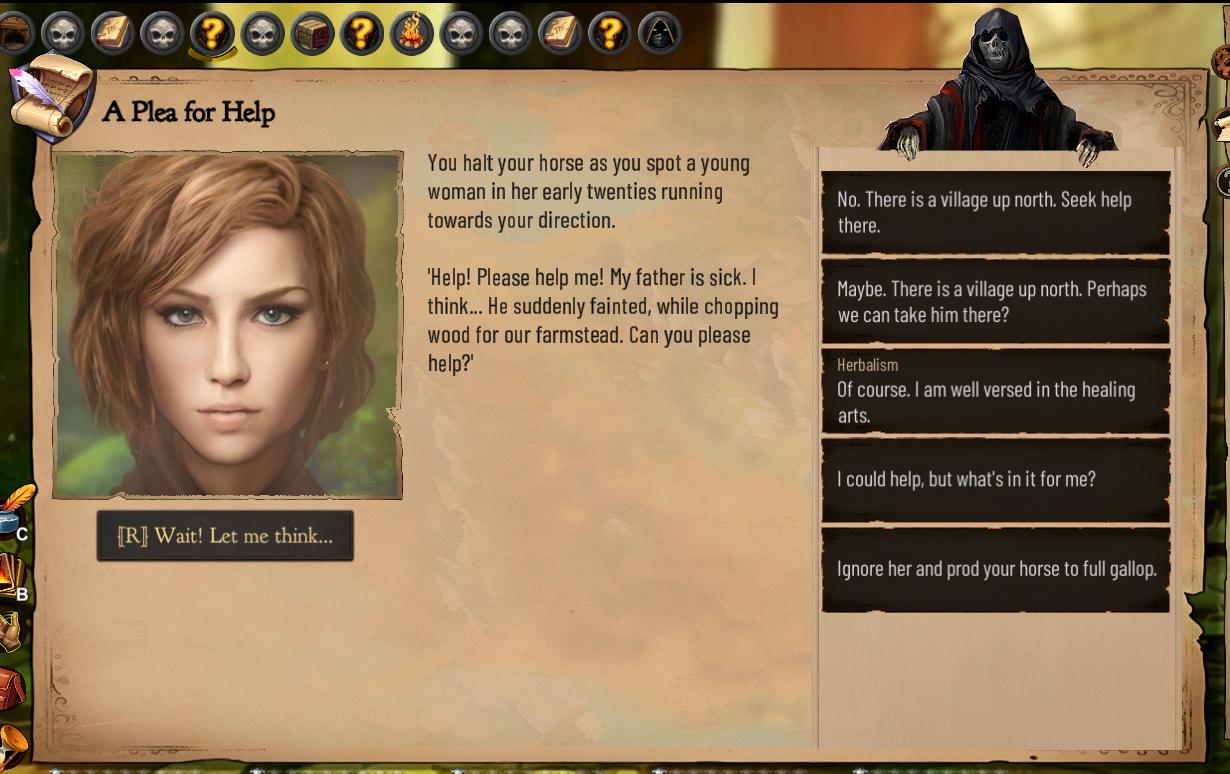
Task: Choose the 'Maybe... take him there?' reply
Action: click(x=995, y=301)
